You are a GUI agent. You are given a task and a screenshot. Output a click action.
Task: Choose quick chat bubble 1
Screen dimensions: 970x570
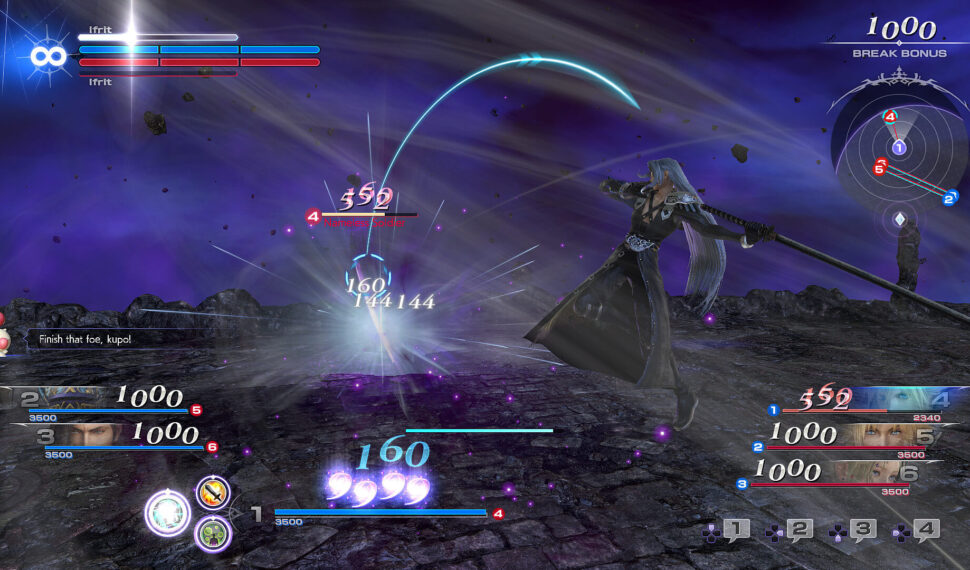tap(735, 531)
